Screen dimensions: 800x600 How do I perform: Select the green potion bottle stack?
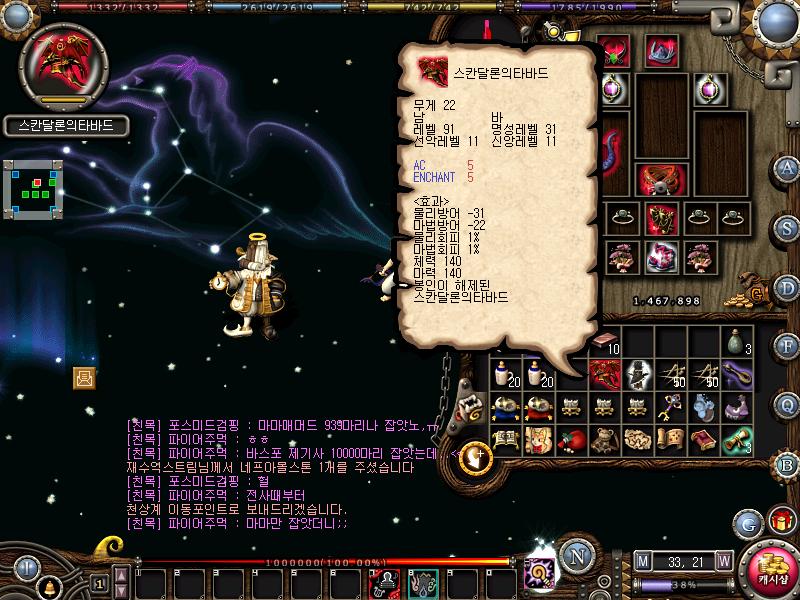[x=738, y=341]
